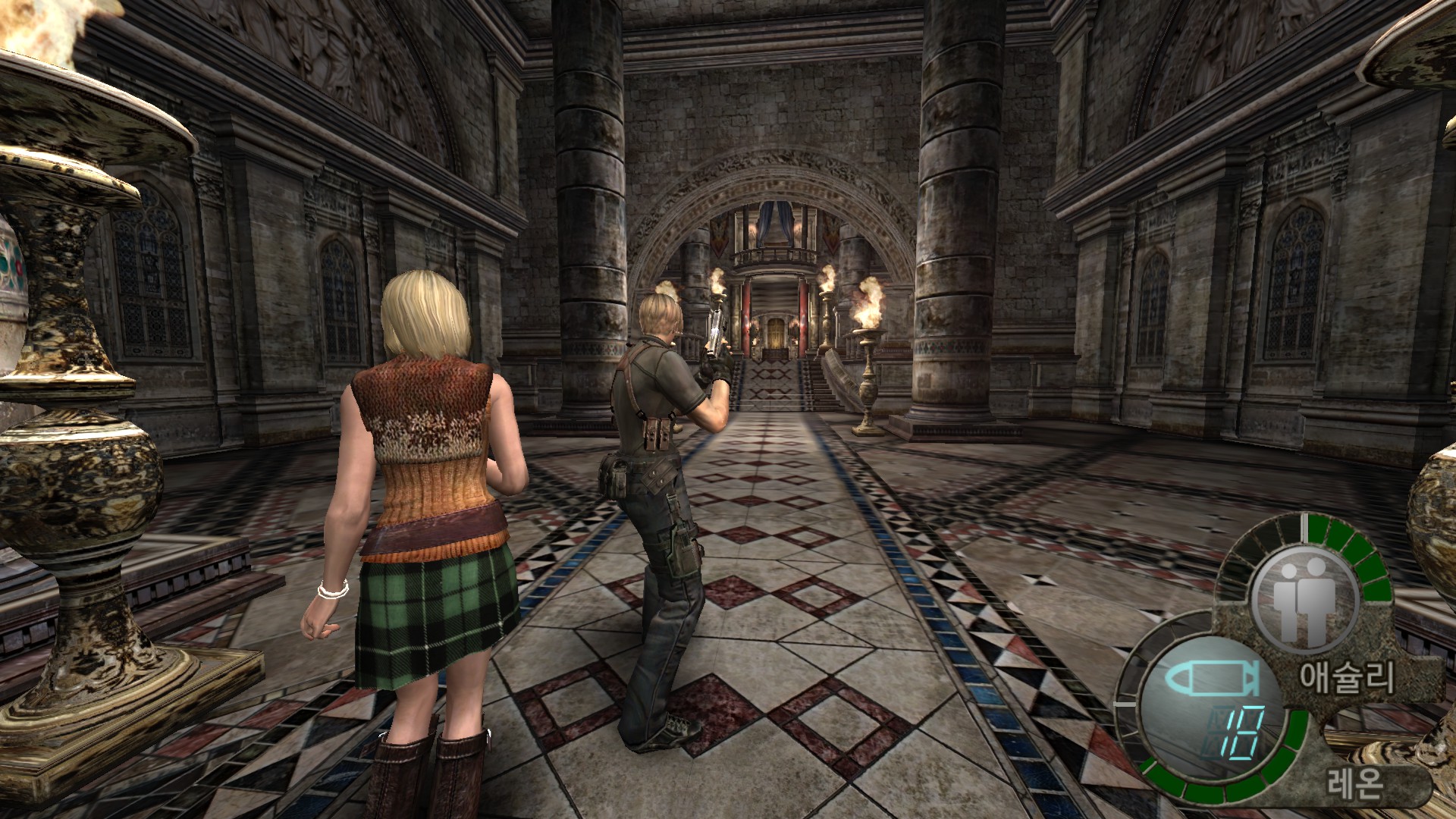Select the handgun bullet ammo icon
Image resolution: width=1456 pixels, height=819 pixels.
[x=1212, y=678]
